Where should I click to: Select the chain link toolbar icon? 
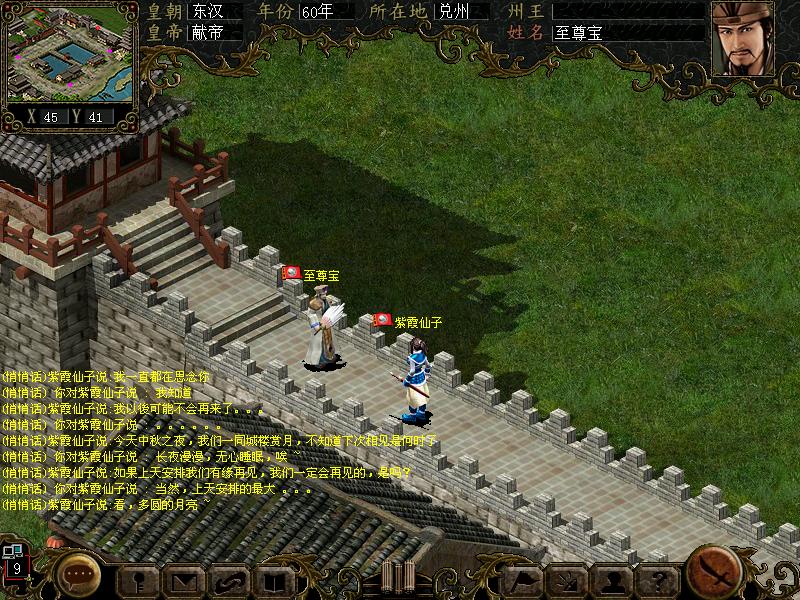pyautogui.click(x=229, y=578)
